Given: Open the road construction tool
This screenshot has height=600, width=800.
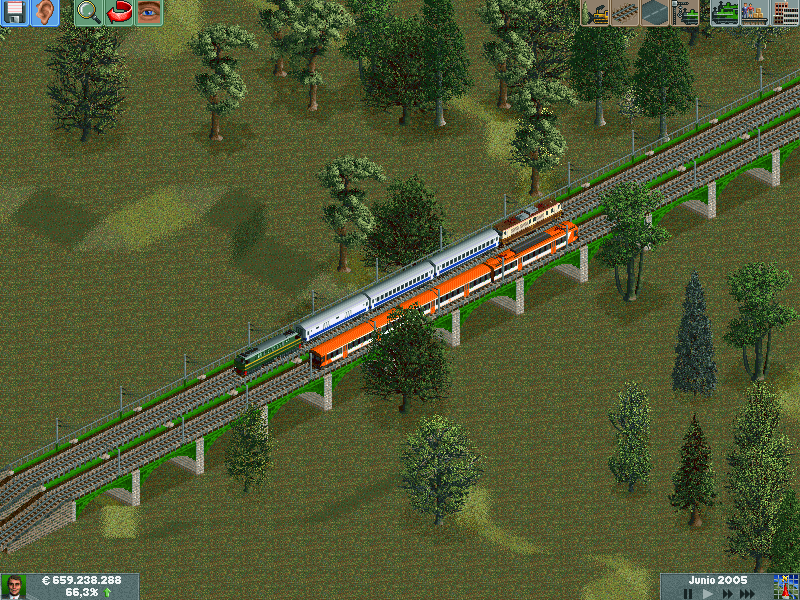Looking at the screenshot, I should click(x=656, y=13).
